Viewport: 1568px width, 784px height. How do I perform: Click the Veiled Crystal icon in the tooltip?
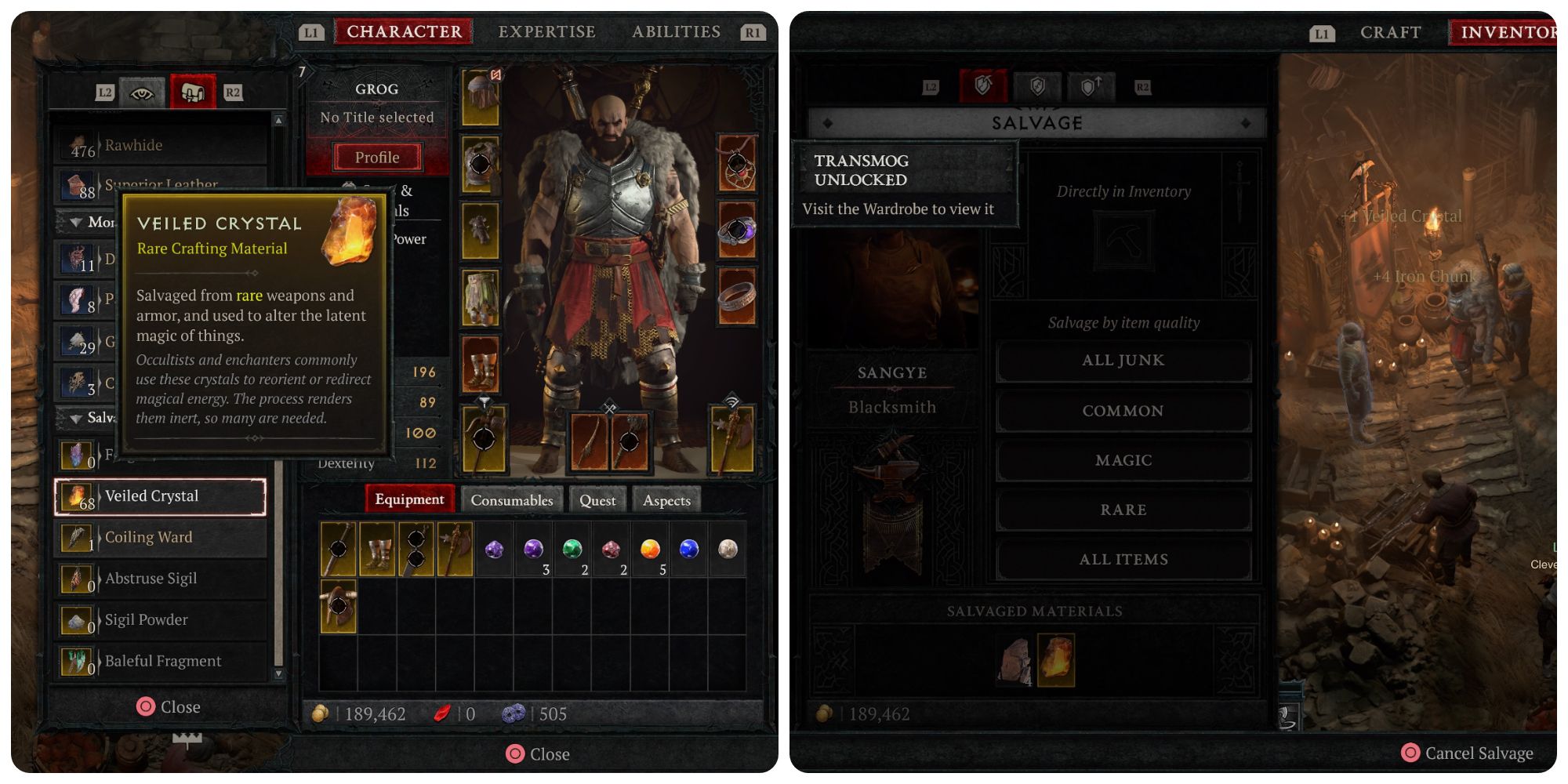point(350,233)
